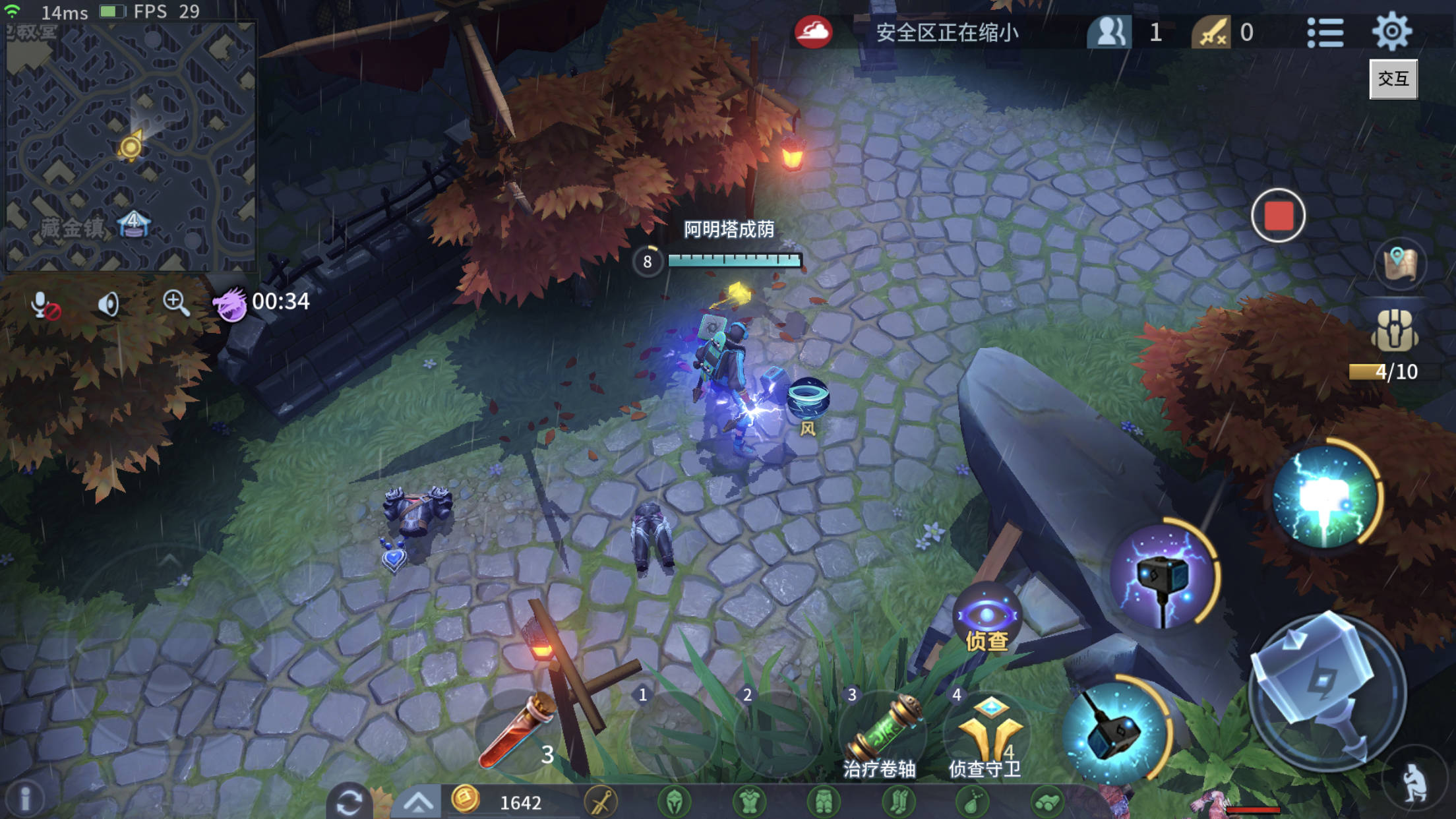Viewport: 1456px width, 819px height.
Task: Drink the red health potion
Action: click(519, 732)
